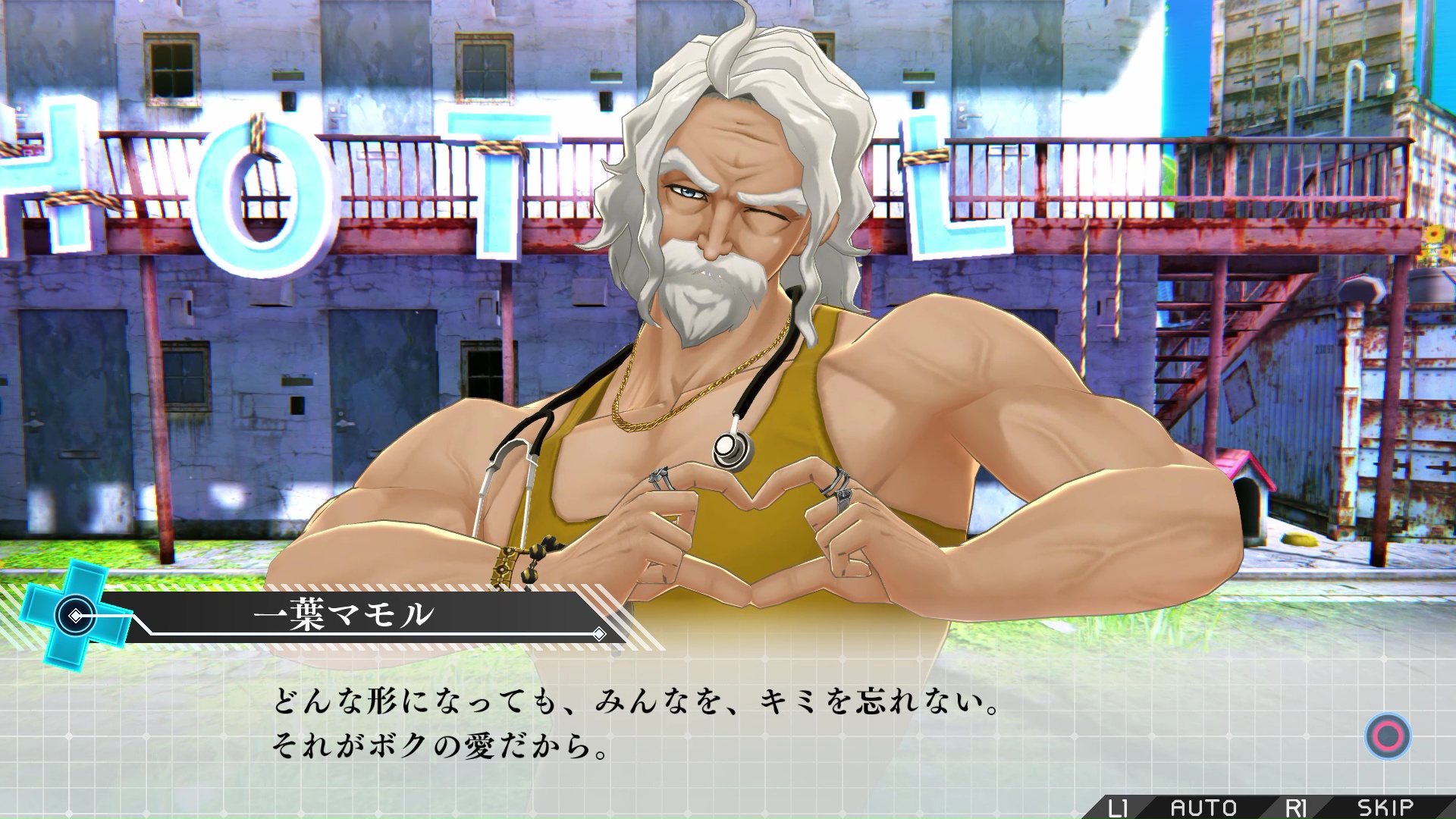Toggle AUTO dialogue advance
The height and width of the screenshot is (819, 1456).
tap(1203, 808)
